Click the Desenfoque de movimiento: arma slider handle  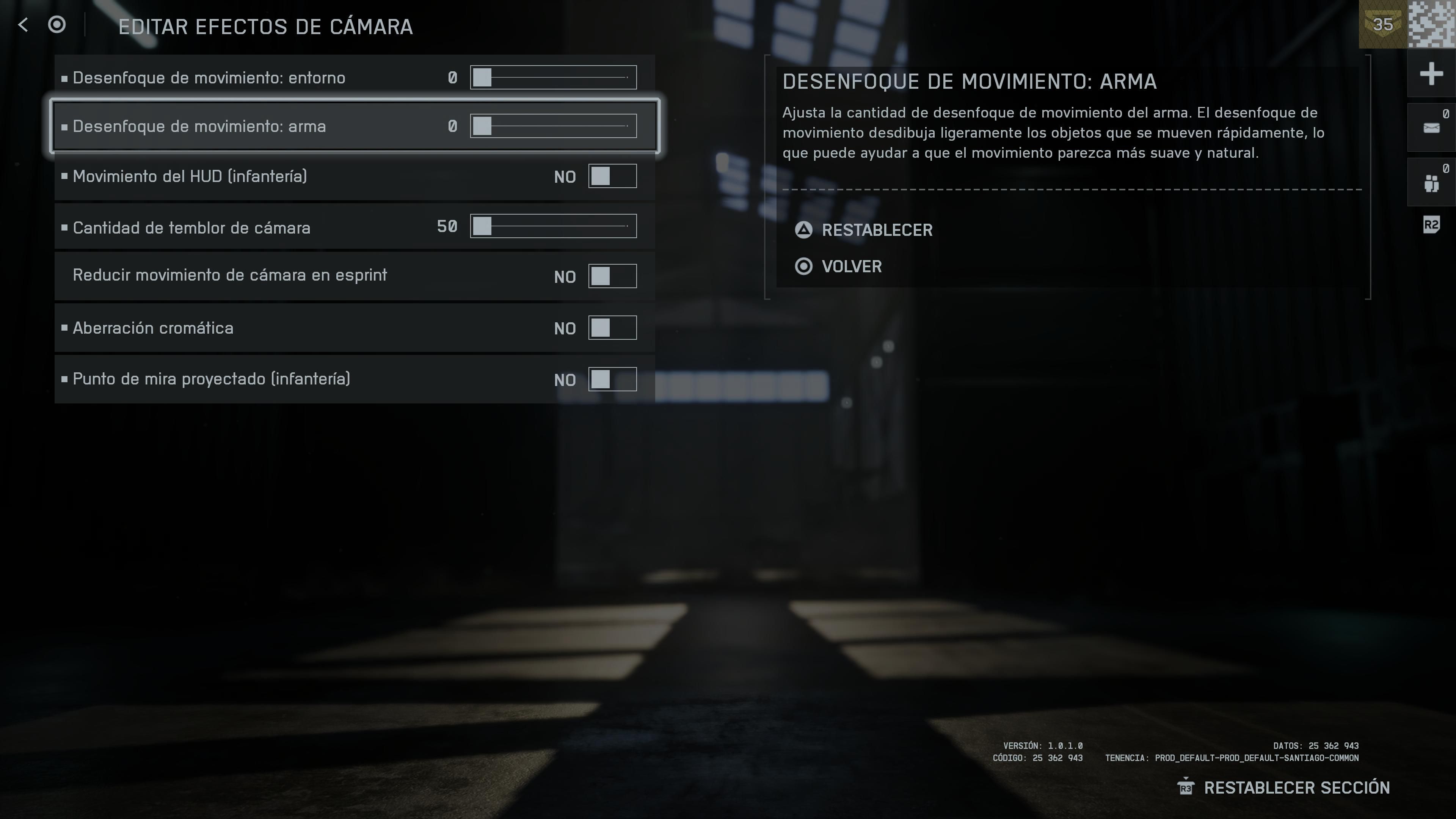pyautogui.click(x=483, y=126)
